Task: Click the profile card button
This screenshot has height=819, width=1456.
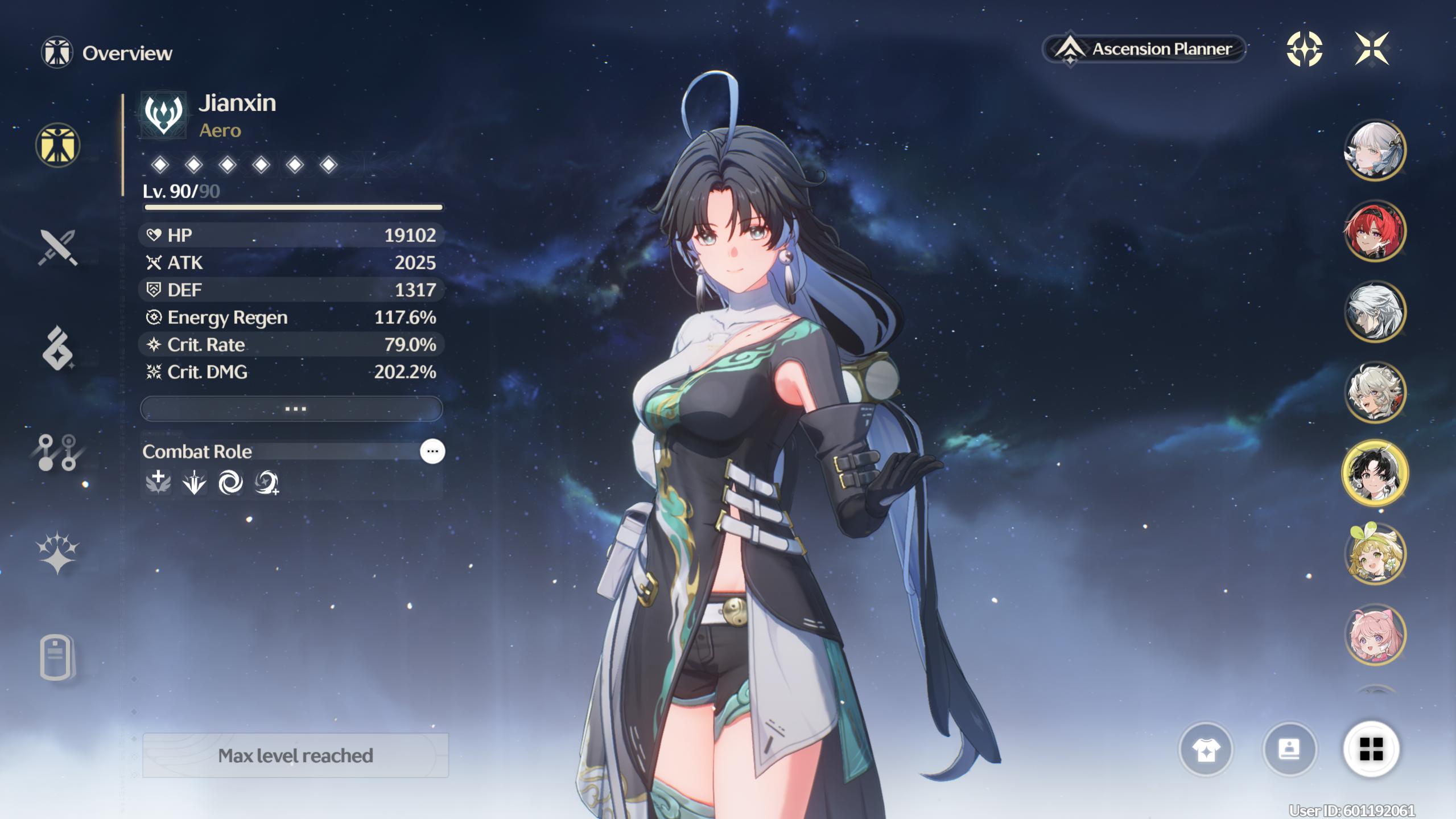Action: (1289, 750)
